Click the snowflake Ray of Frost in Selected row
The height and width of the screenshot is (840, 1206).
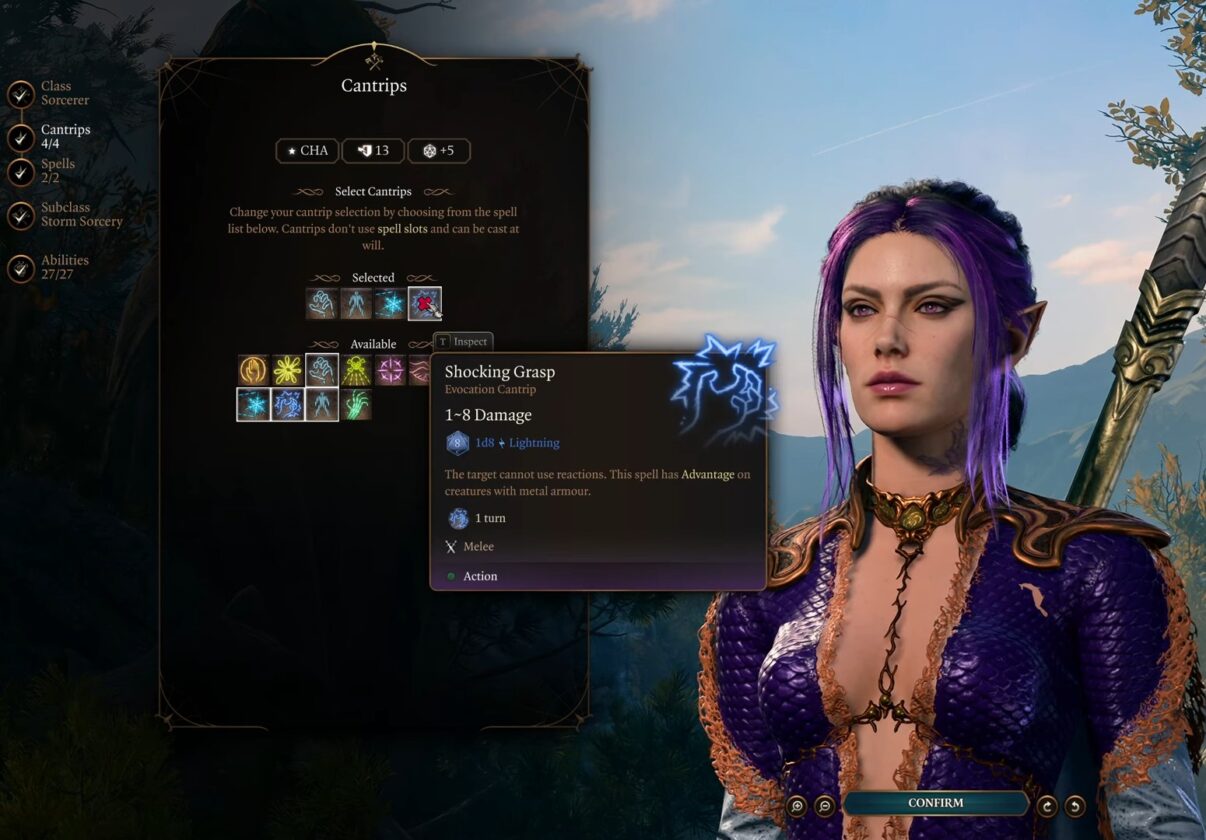390,303
